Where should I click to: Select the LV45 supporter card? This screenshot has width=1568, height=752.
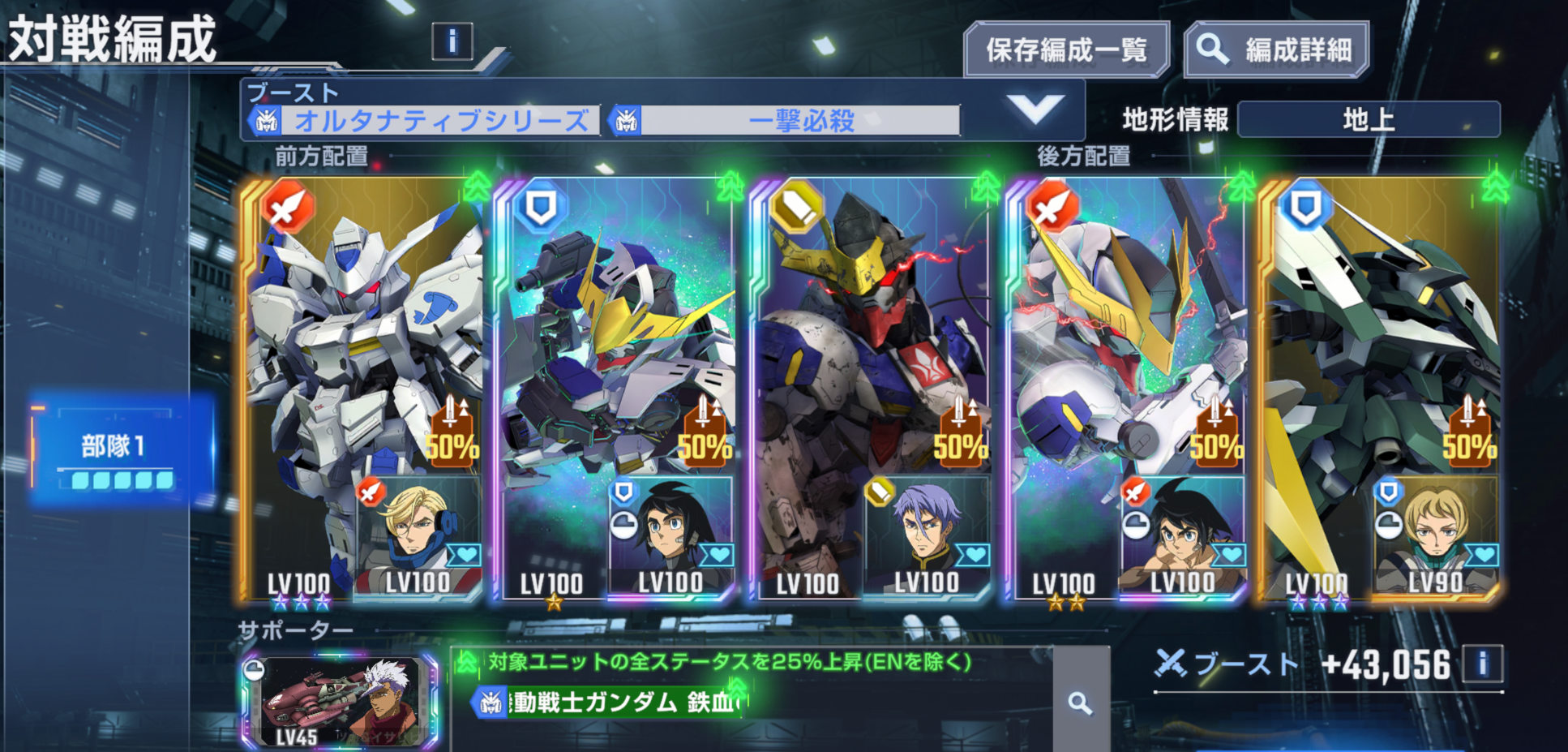[x=340, y=702]
